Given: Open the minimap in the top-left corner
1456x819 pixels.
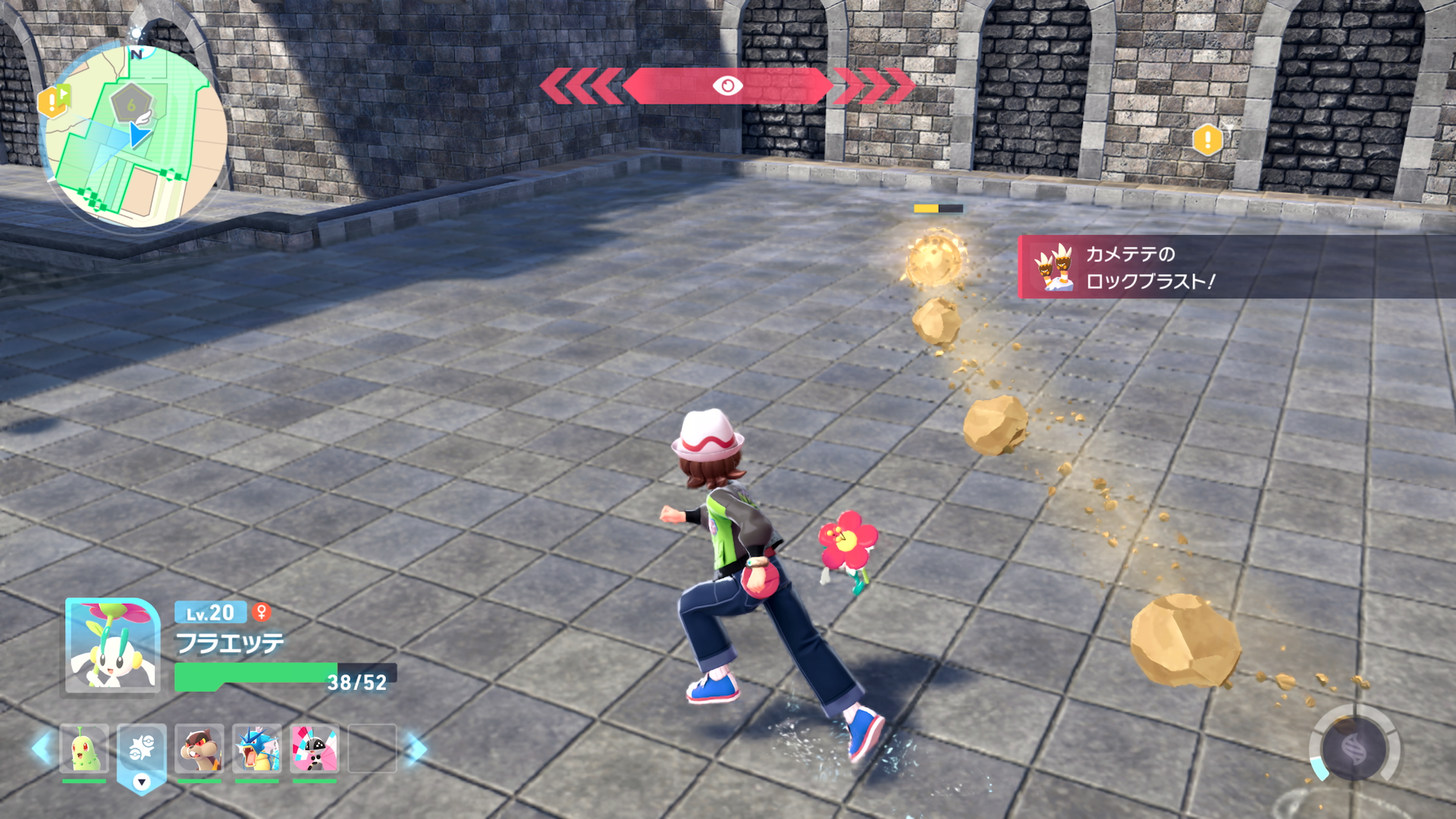Looking at the screenshot, I should point(136,121).
